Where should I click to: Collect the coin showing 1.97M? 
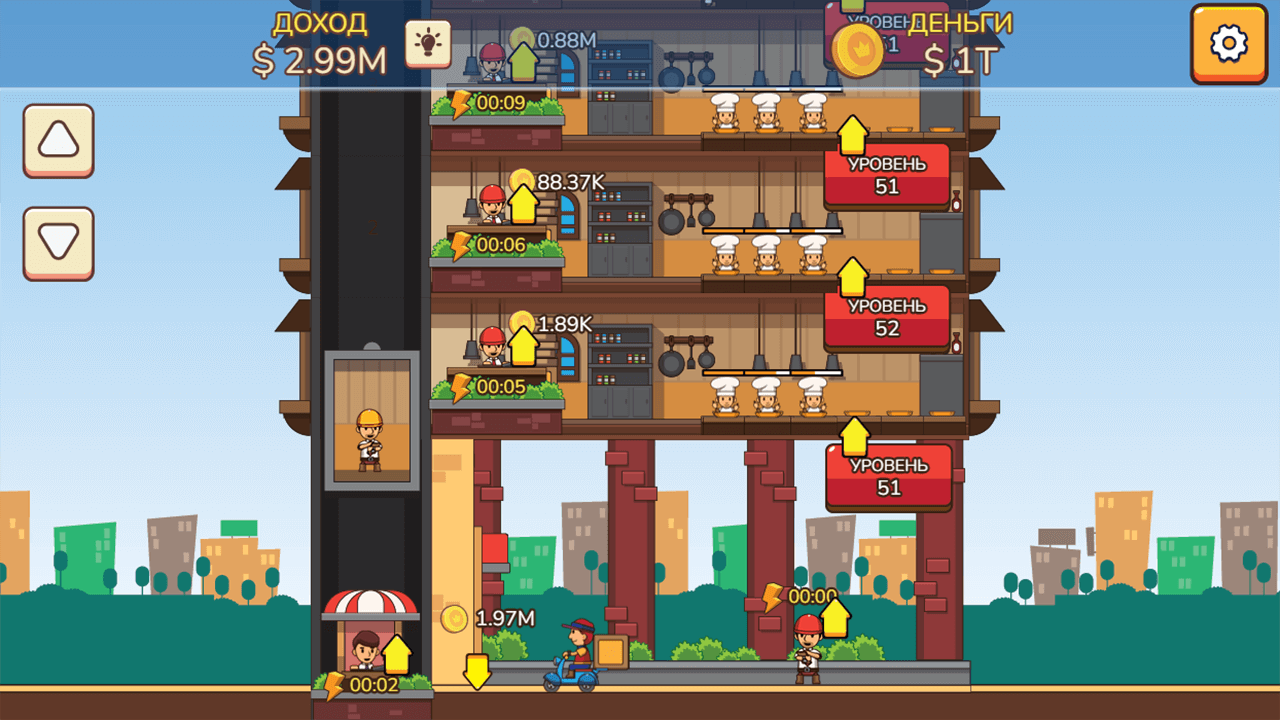tap(455, 617)
